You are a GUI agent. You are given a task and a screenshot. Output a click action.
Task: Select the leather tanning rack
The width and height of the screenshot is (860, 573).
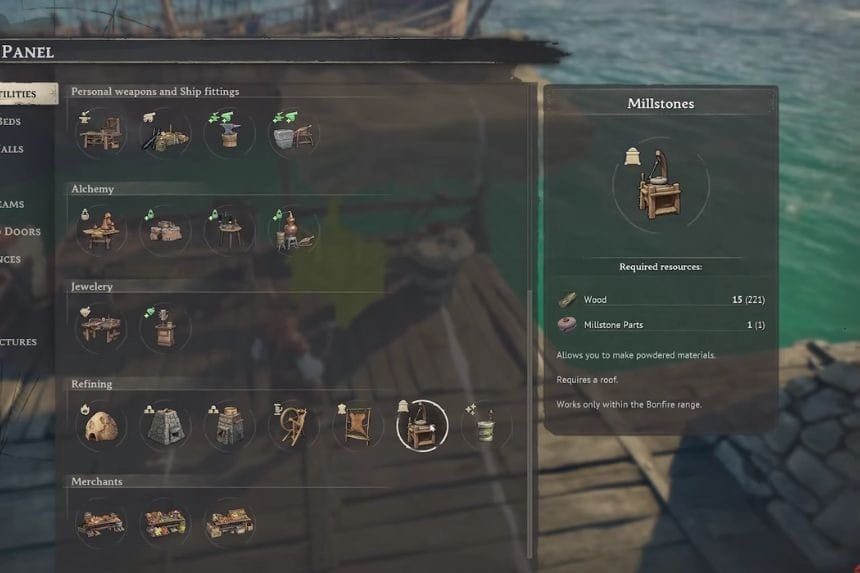357,425
